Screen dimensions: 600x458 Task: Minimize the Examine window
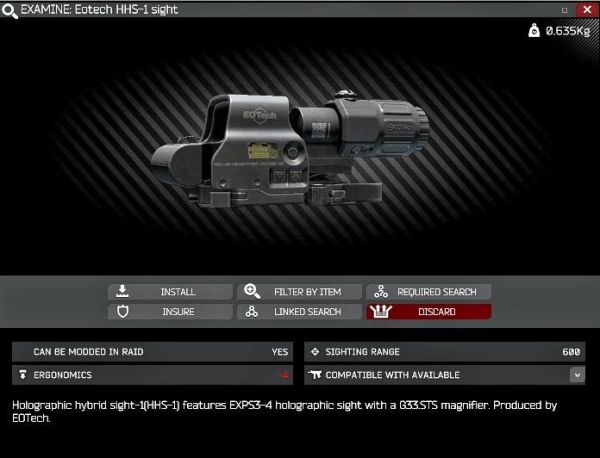(x=565, y=10)
